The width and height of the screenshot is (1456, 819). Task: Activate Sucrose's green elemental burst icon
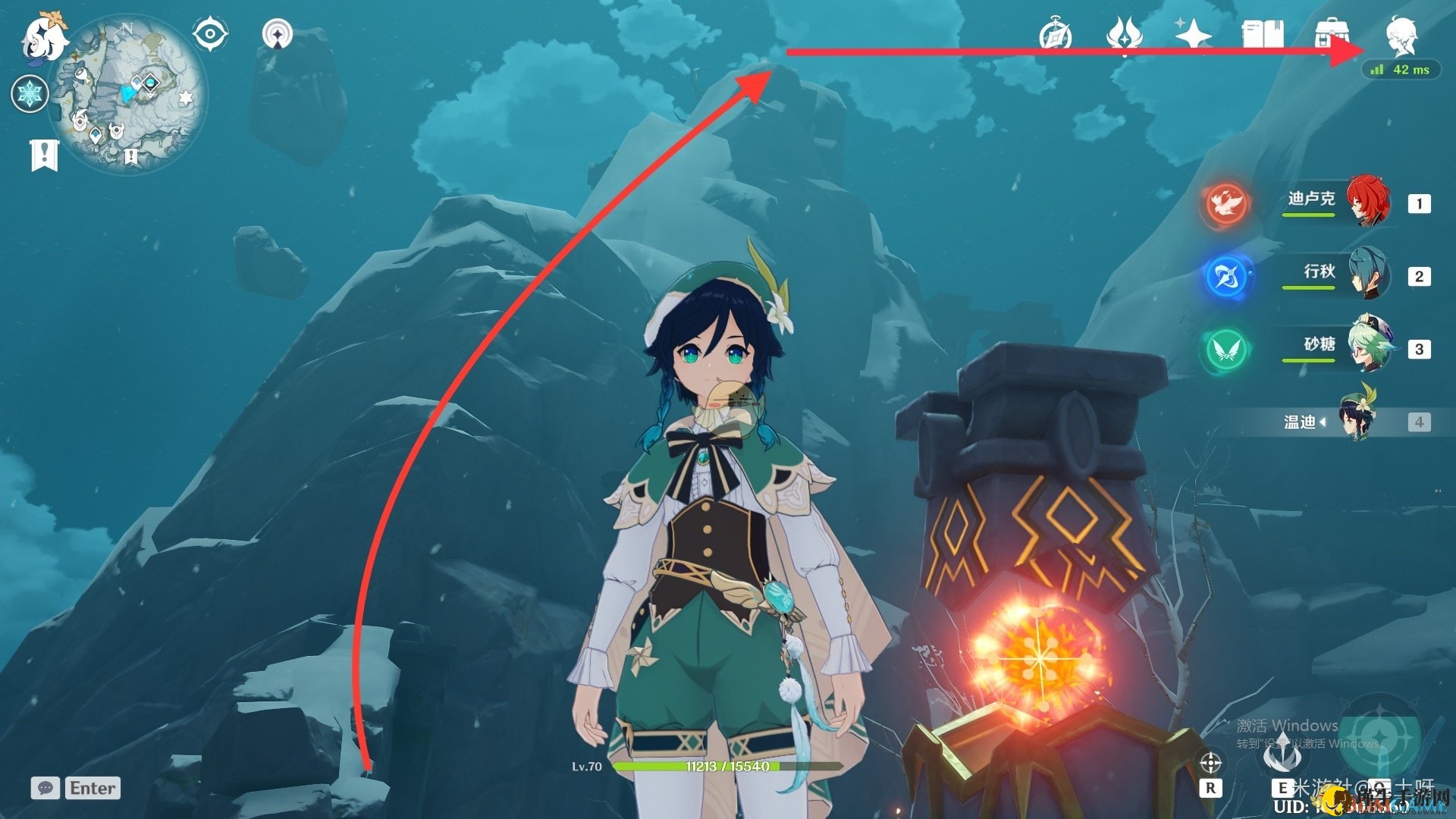pos(1225,349)
